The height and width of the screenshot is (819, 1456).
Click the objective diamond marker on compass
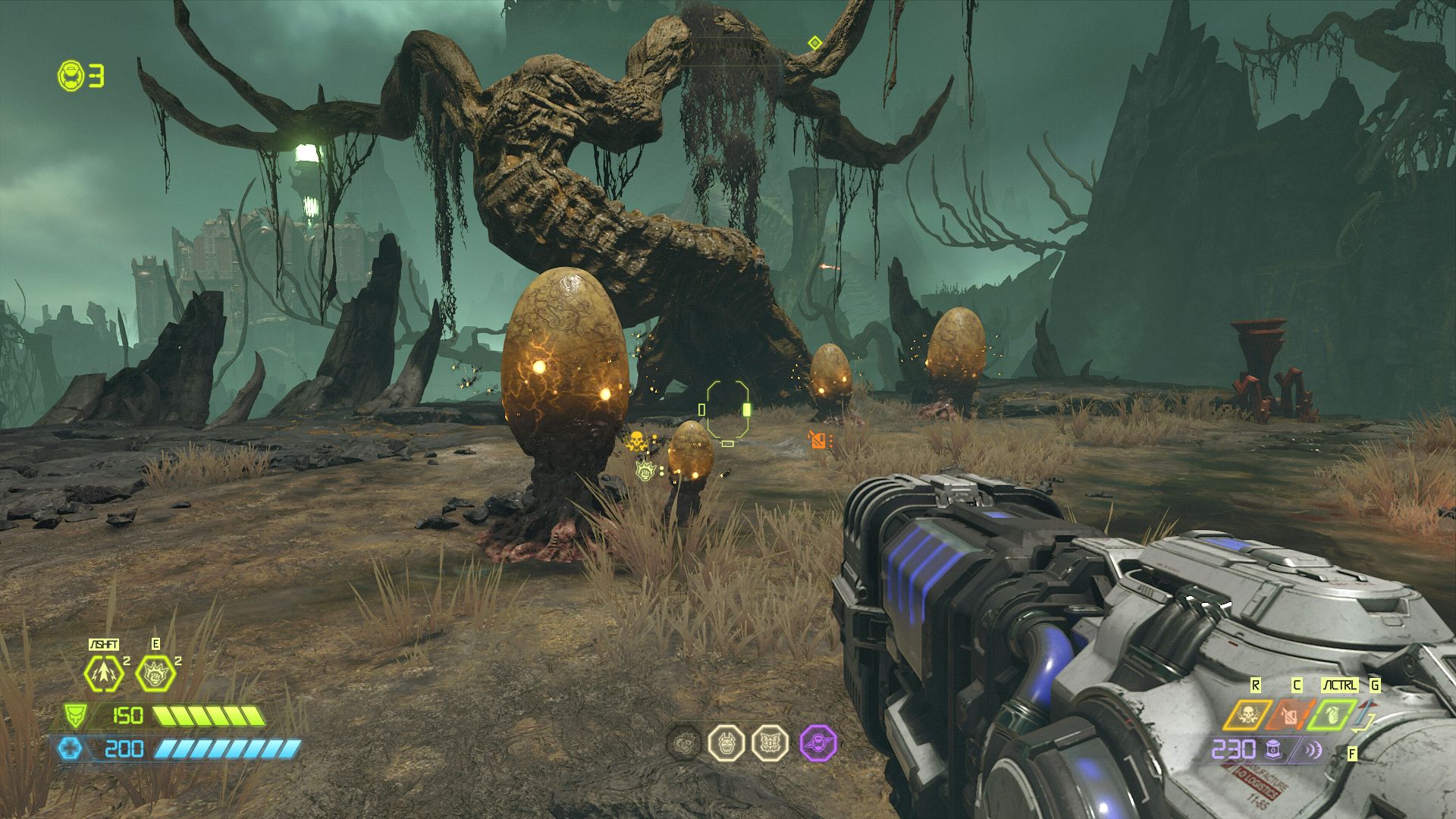tap(814, 43)
